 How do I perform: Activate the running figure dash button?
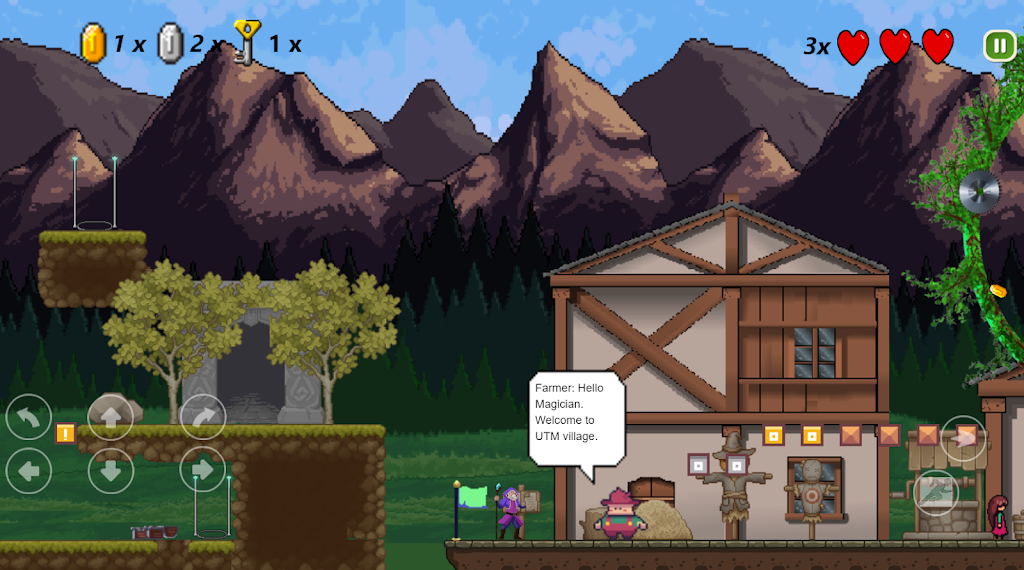point(936,492)
